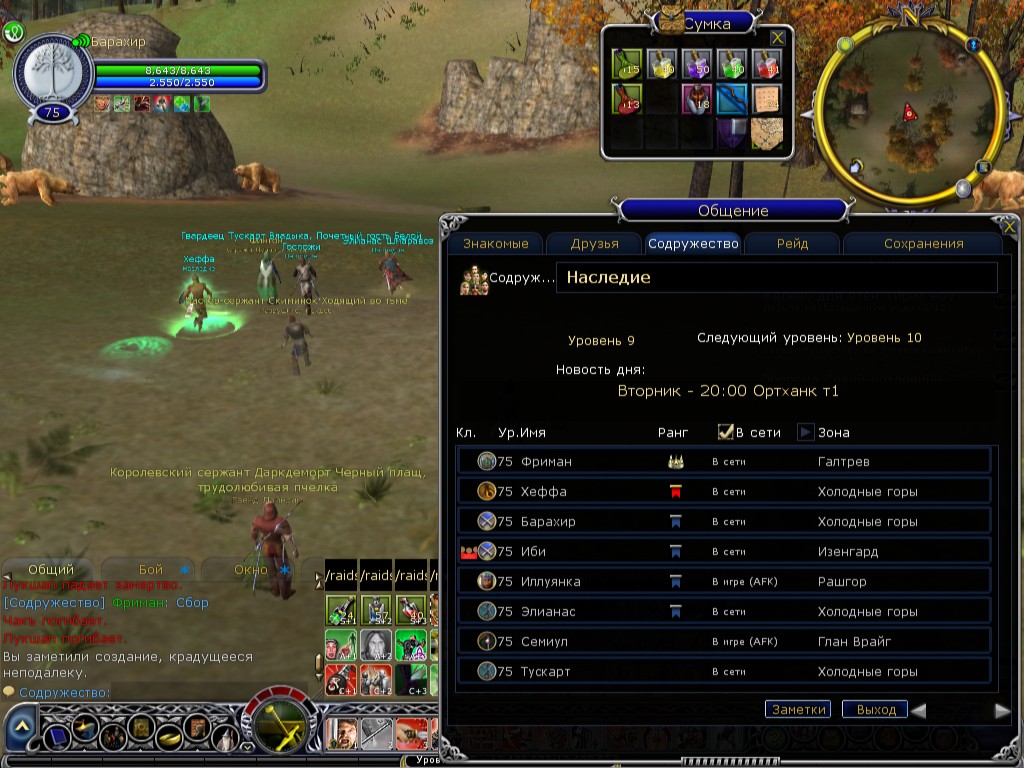
Task: Select the Рейд tab
Action: click(x=792, y=243)
